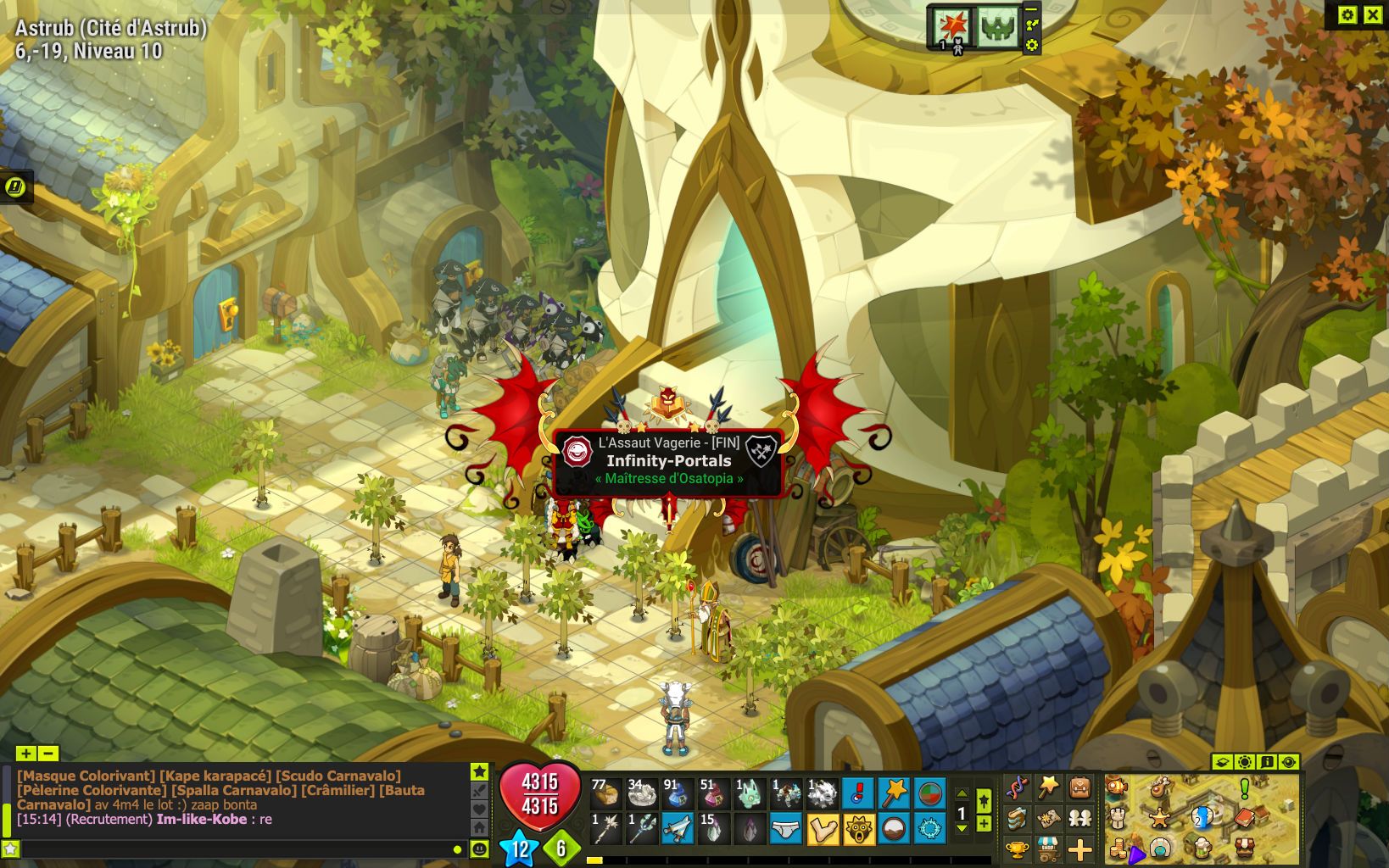
Task: Open the friends list icon
Action: click(1079, 819)
